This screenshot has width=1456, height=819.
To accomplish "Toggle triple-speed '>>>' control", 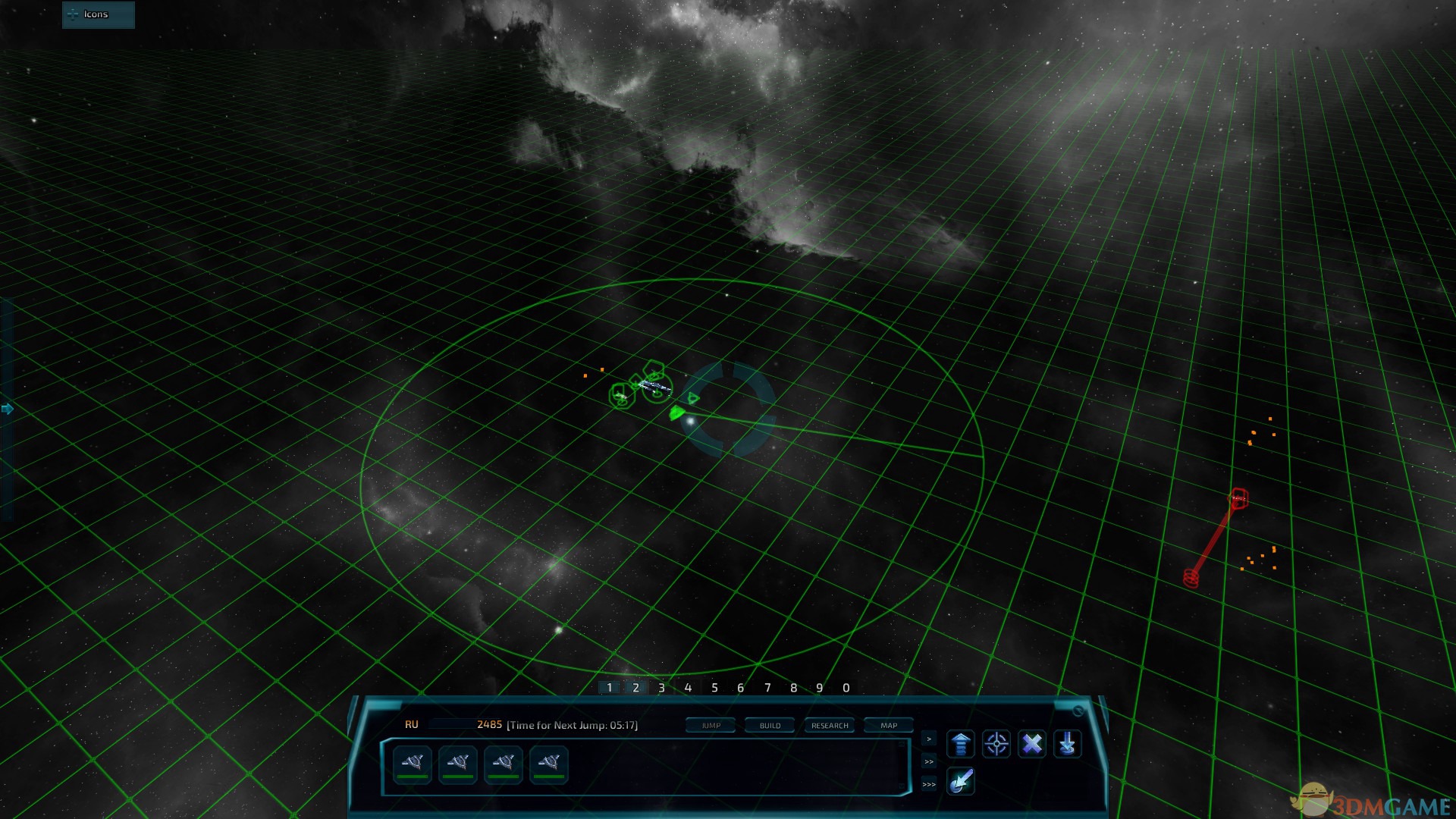I will [928, 786].
